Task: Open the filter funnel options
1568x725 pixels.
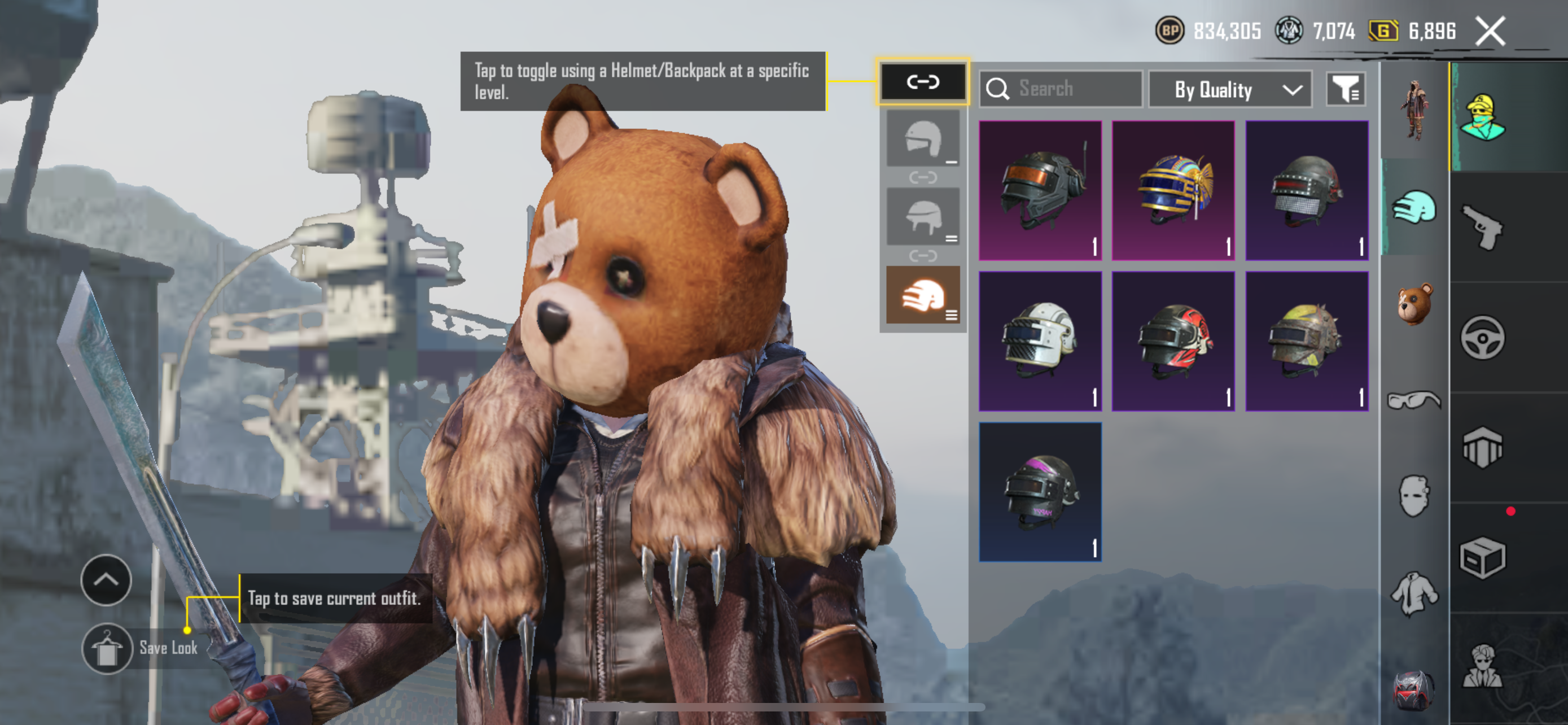Action: [1345, 89]
